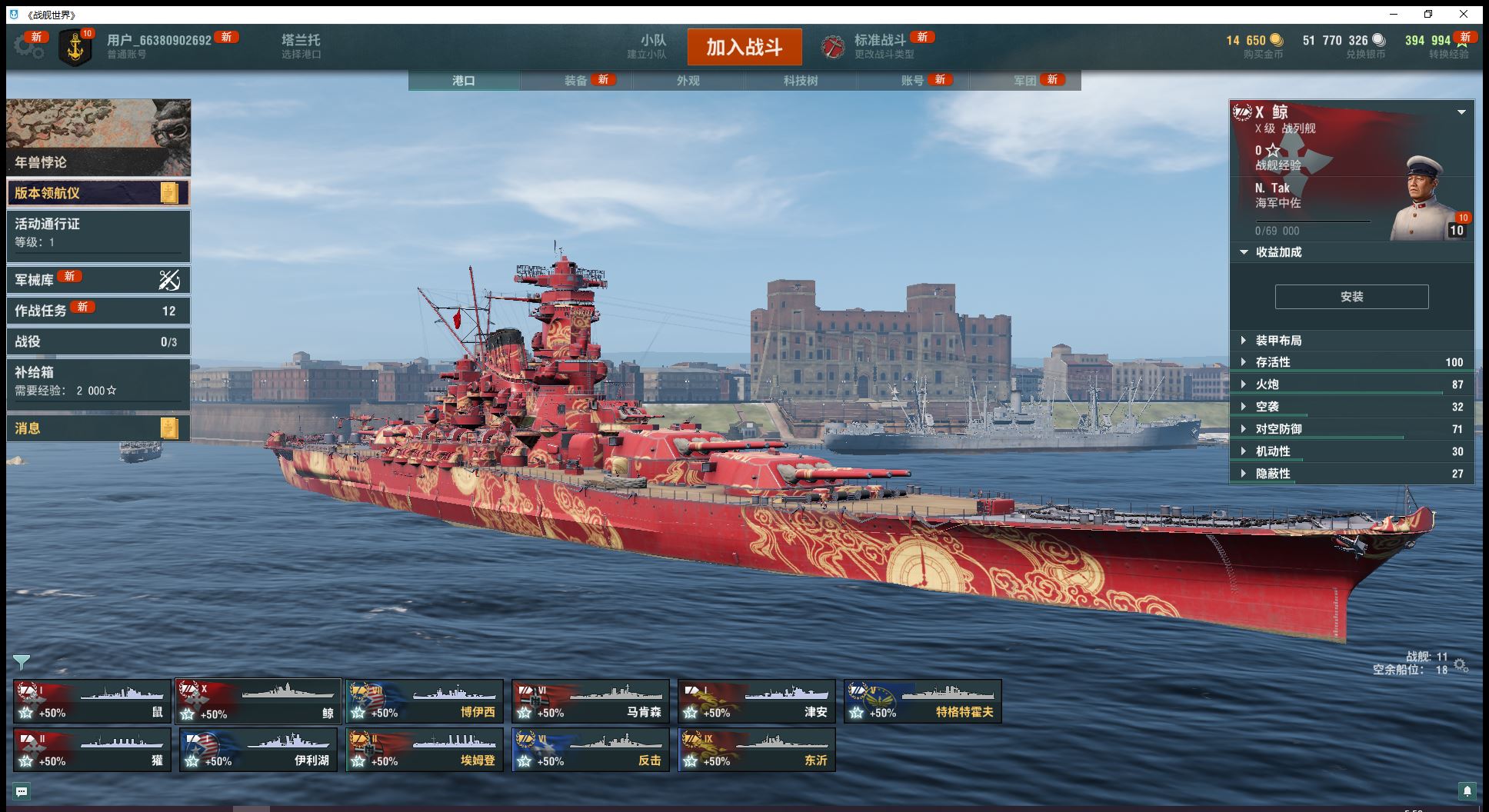Close the game window

click(1464, 14)
